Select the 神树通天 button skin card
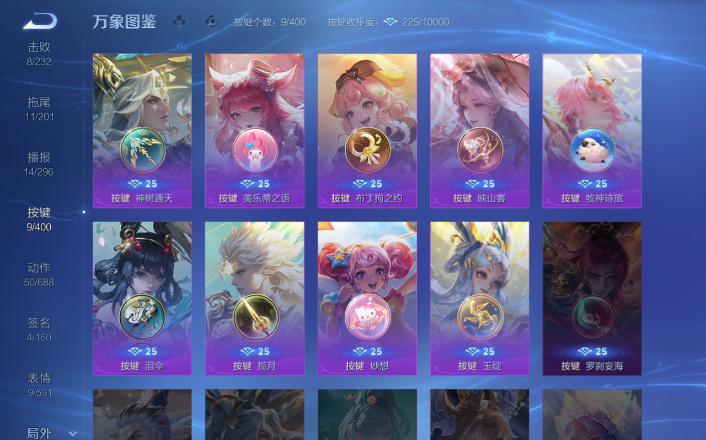 142,130
